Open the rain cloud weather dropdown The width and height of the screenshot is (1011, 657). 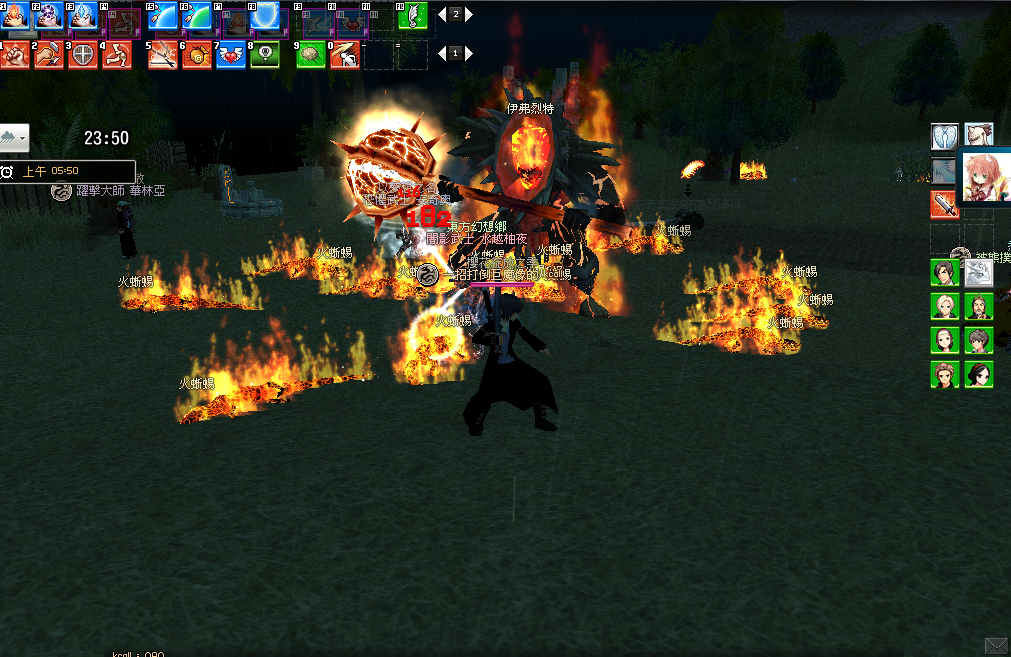(14, 137)
